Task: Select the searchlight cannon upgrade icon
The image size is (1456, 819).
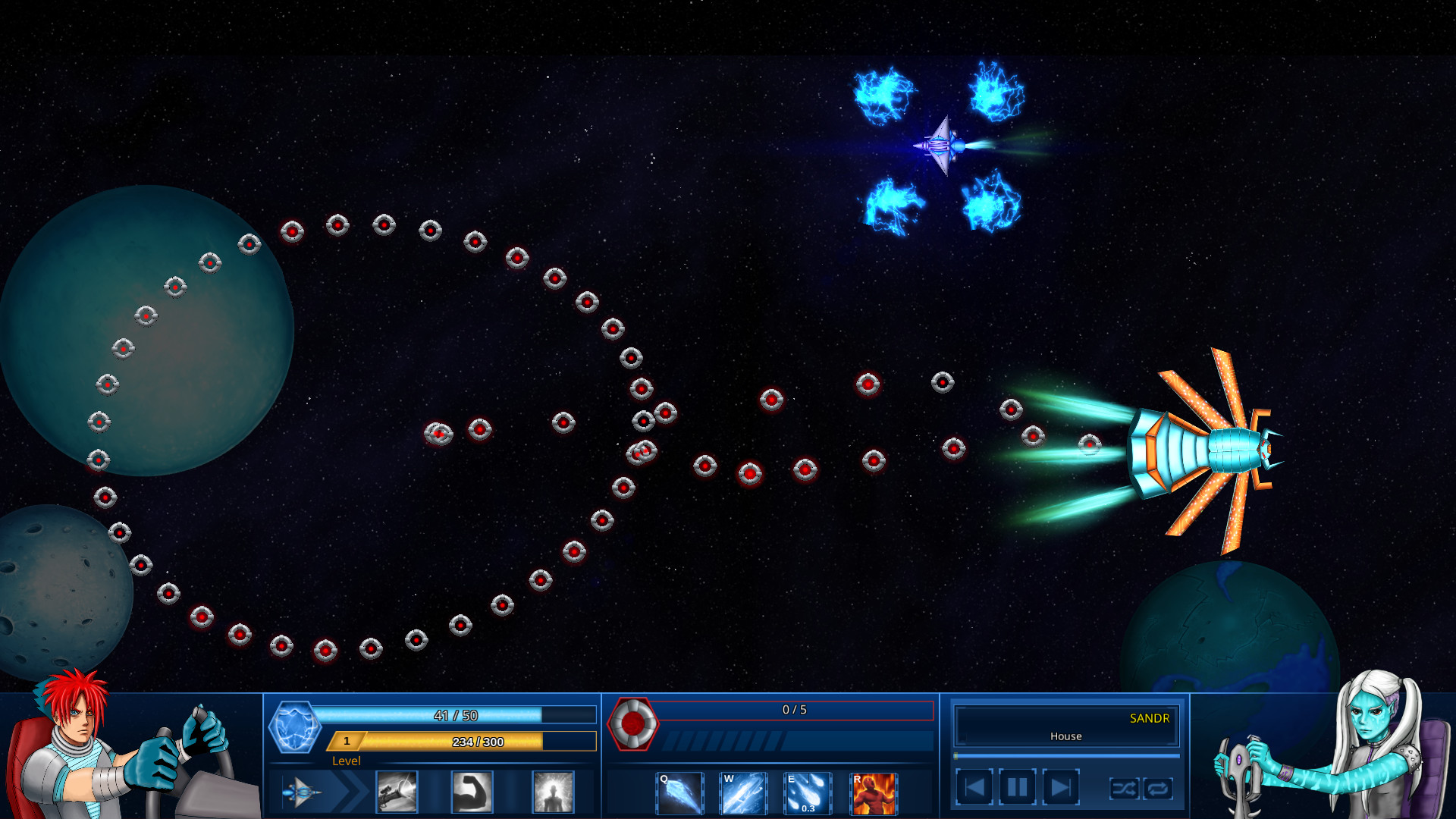Action: (x=397, y=792)
